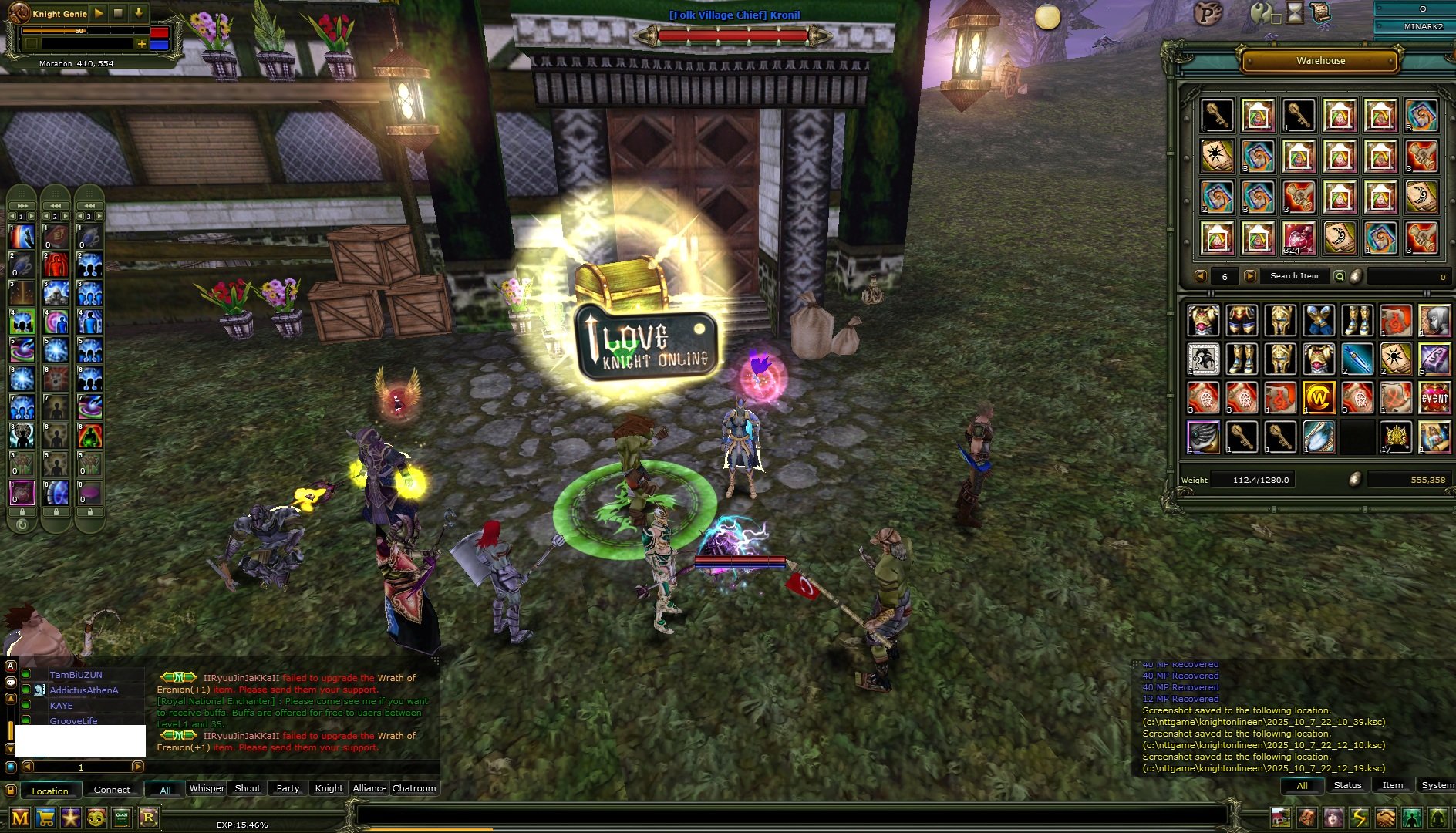Select the Shout chat tab
This screenshot has height=833, width=1456.
click(x=247, y=788)
